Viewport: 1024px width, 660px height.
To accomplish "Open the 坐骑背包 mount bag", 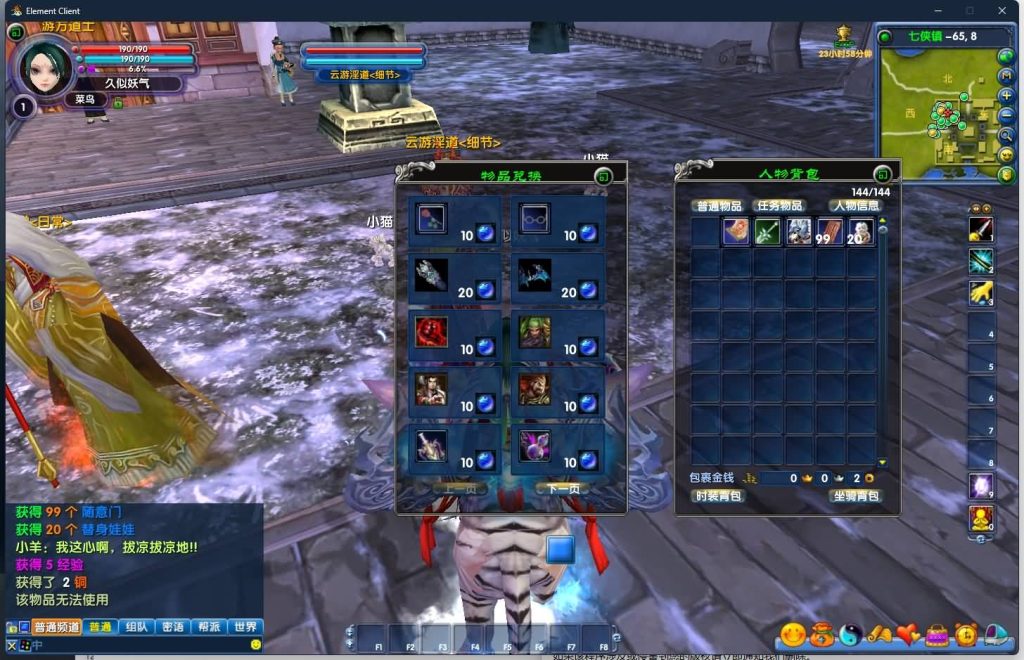I will pyautogui.click(x=855, y=496).
